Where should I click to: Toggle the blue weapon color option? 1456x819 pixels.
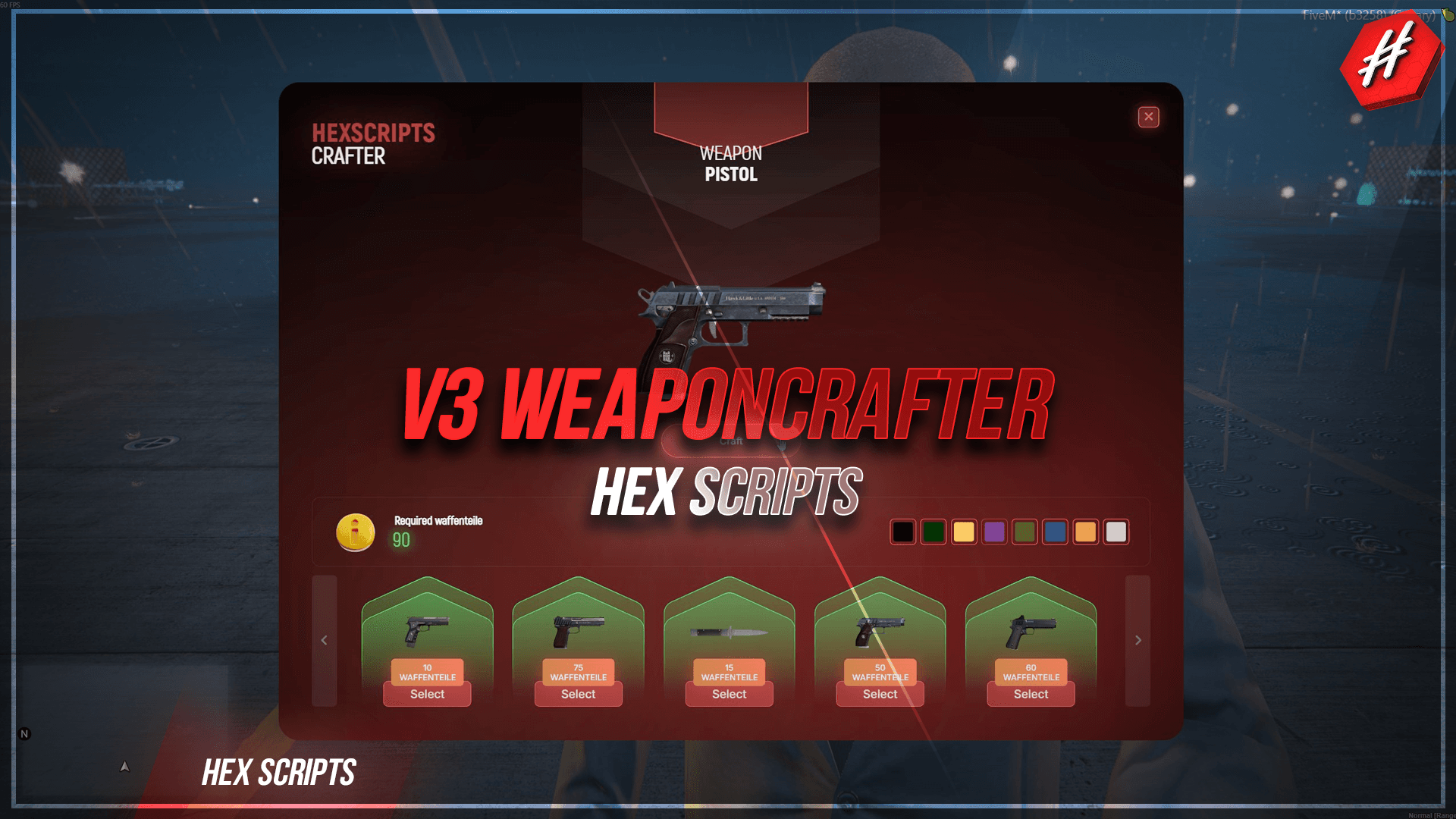tap(1056, 532)
